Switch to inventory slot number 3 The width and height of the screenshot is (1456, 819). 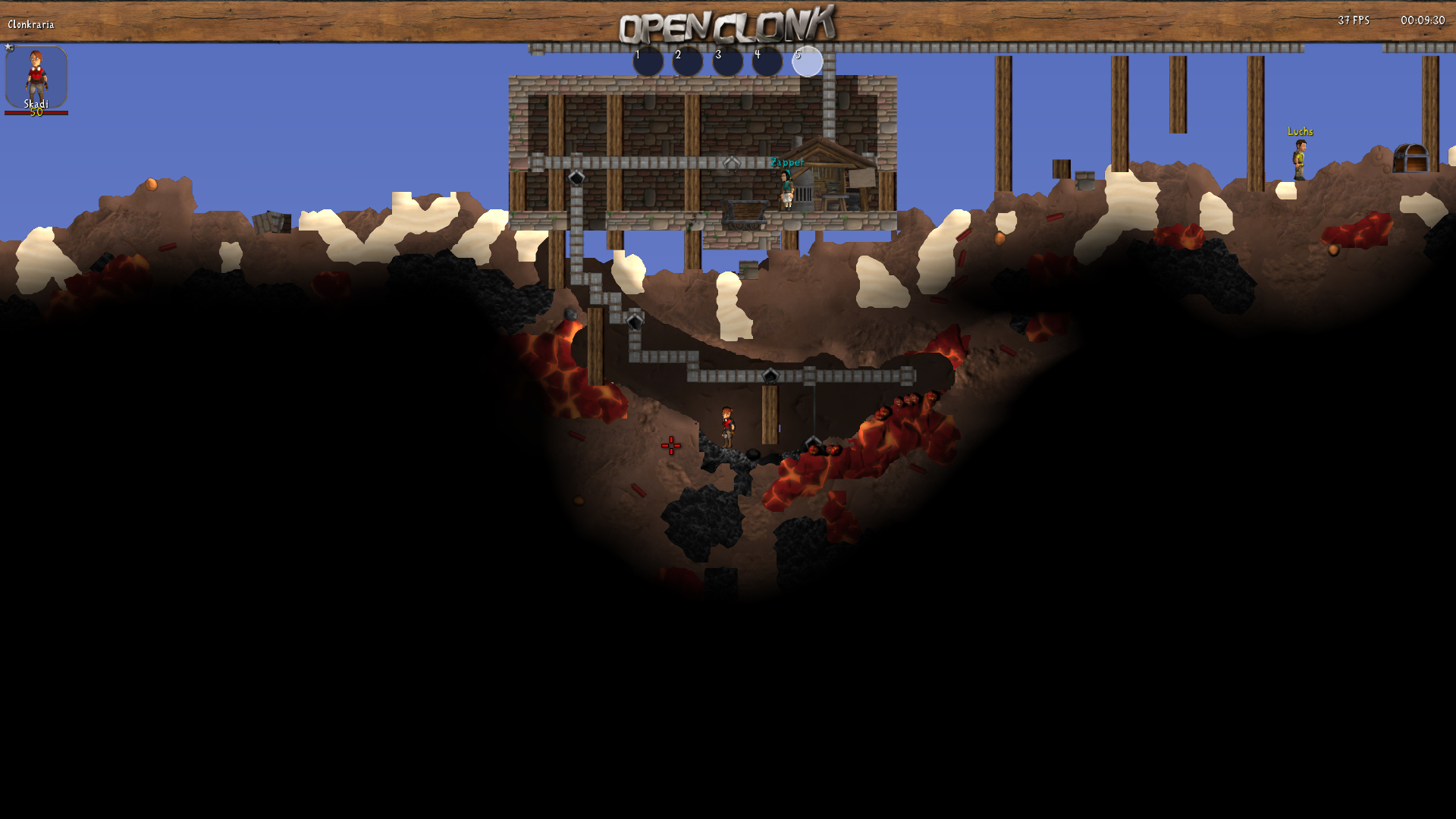pos(728,61)
